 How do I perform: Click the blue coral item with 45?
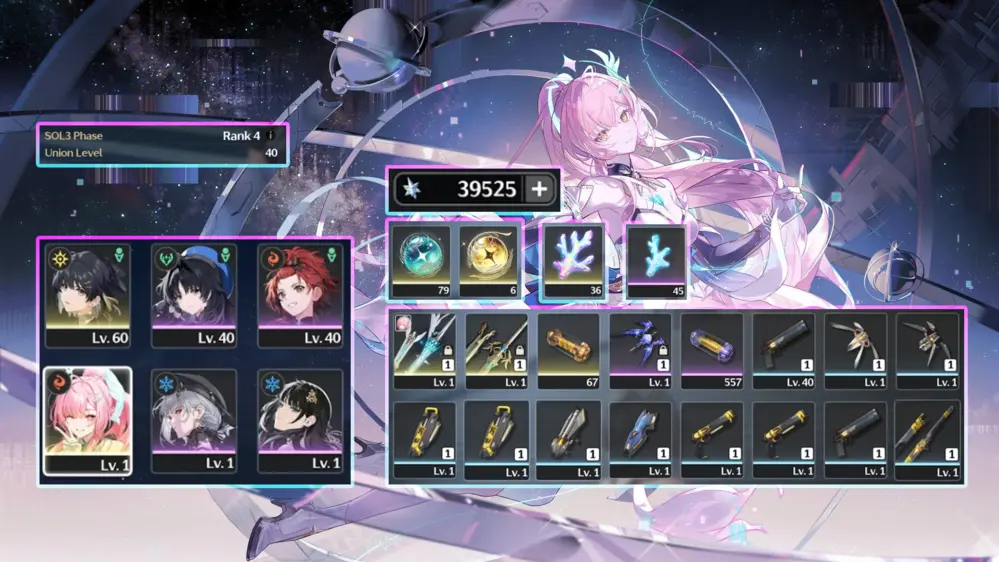coord(656,260)
